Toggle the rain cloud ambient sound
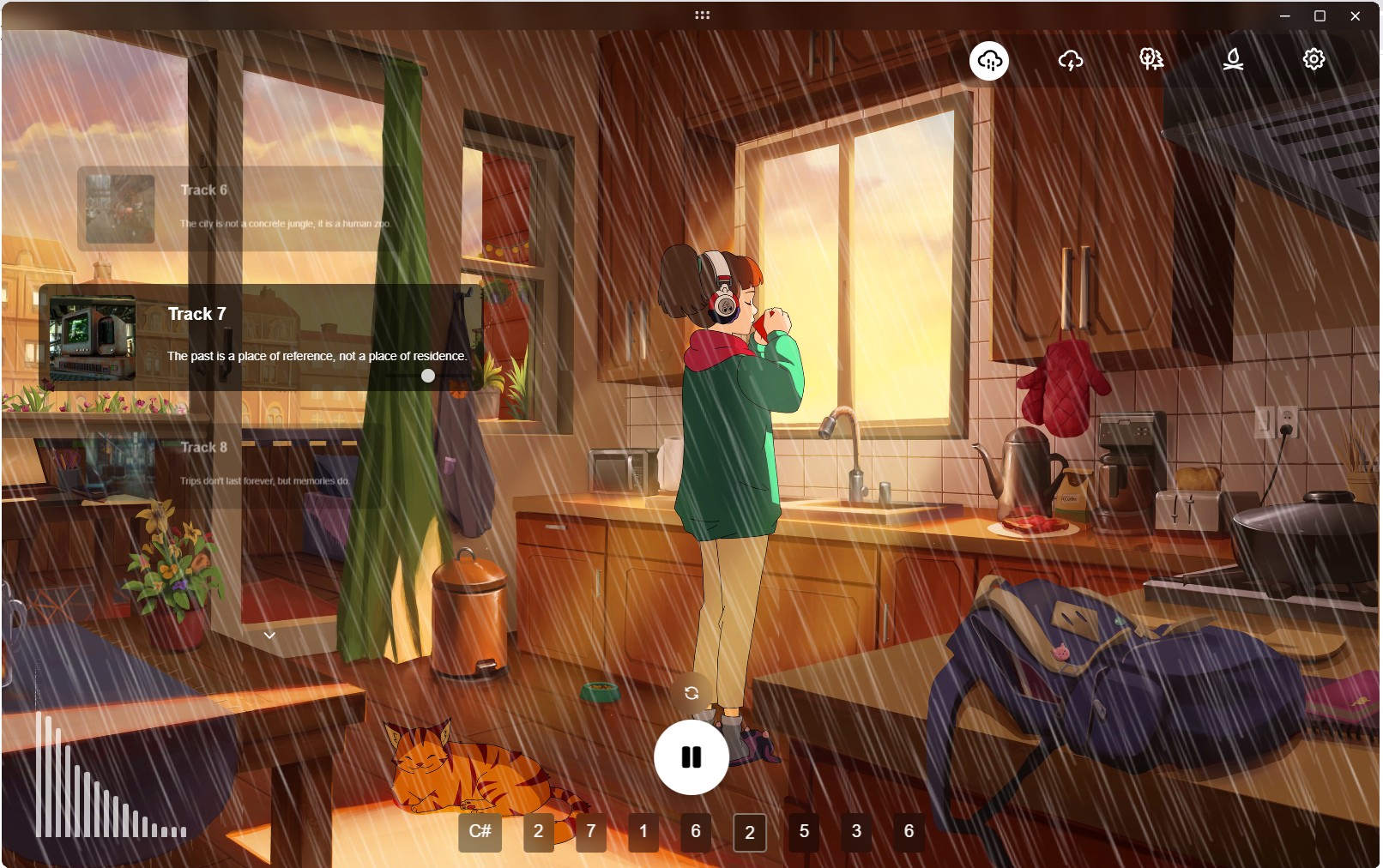This screenshot has width=1383, height=868. tap(989, 60)
